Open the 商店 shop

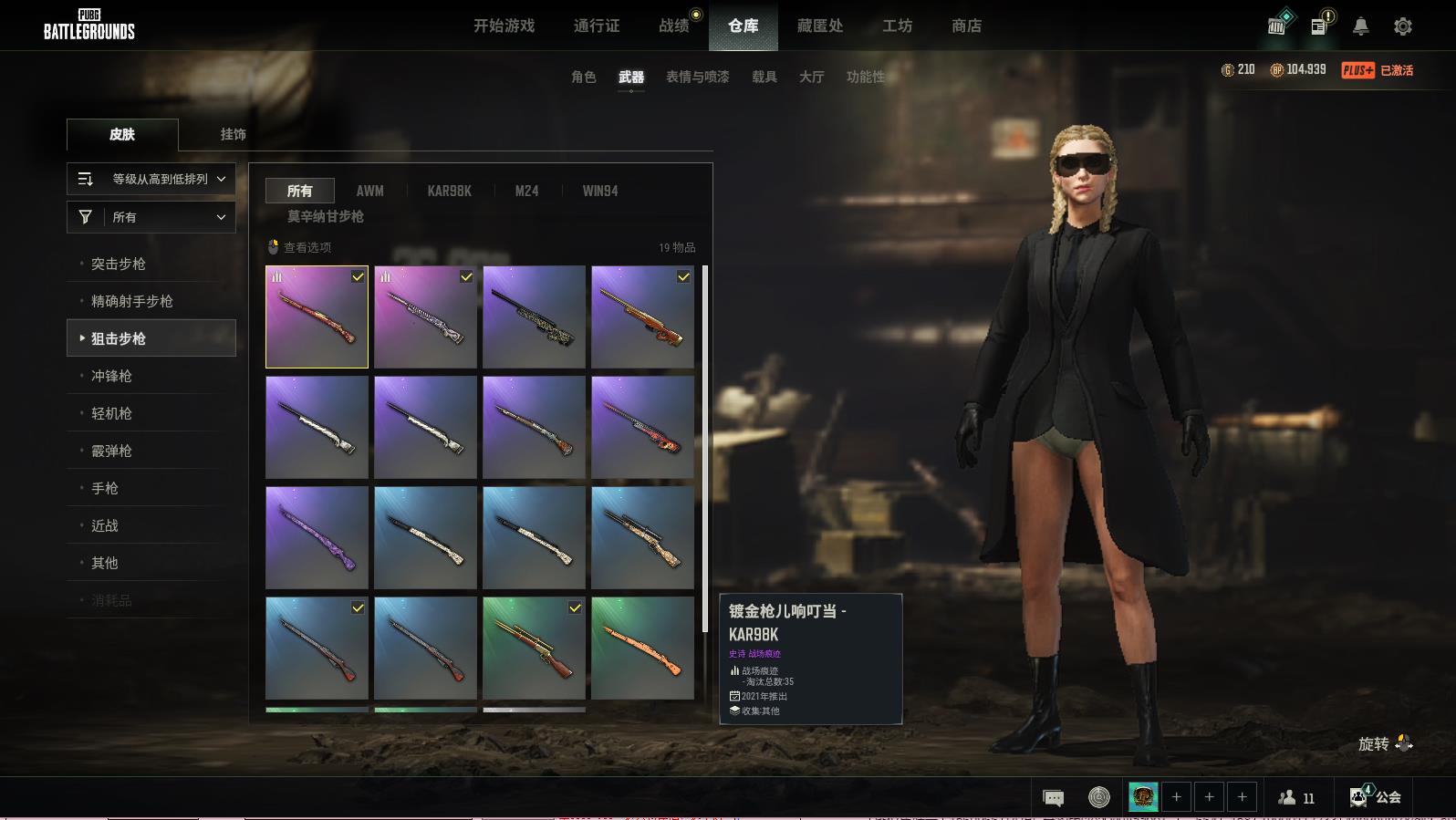[x=966, y=26]
